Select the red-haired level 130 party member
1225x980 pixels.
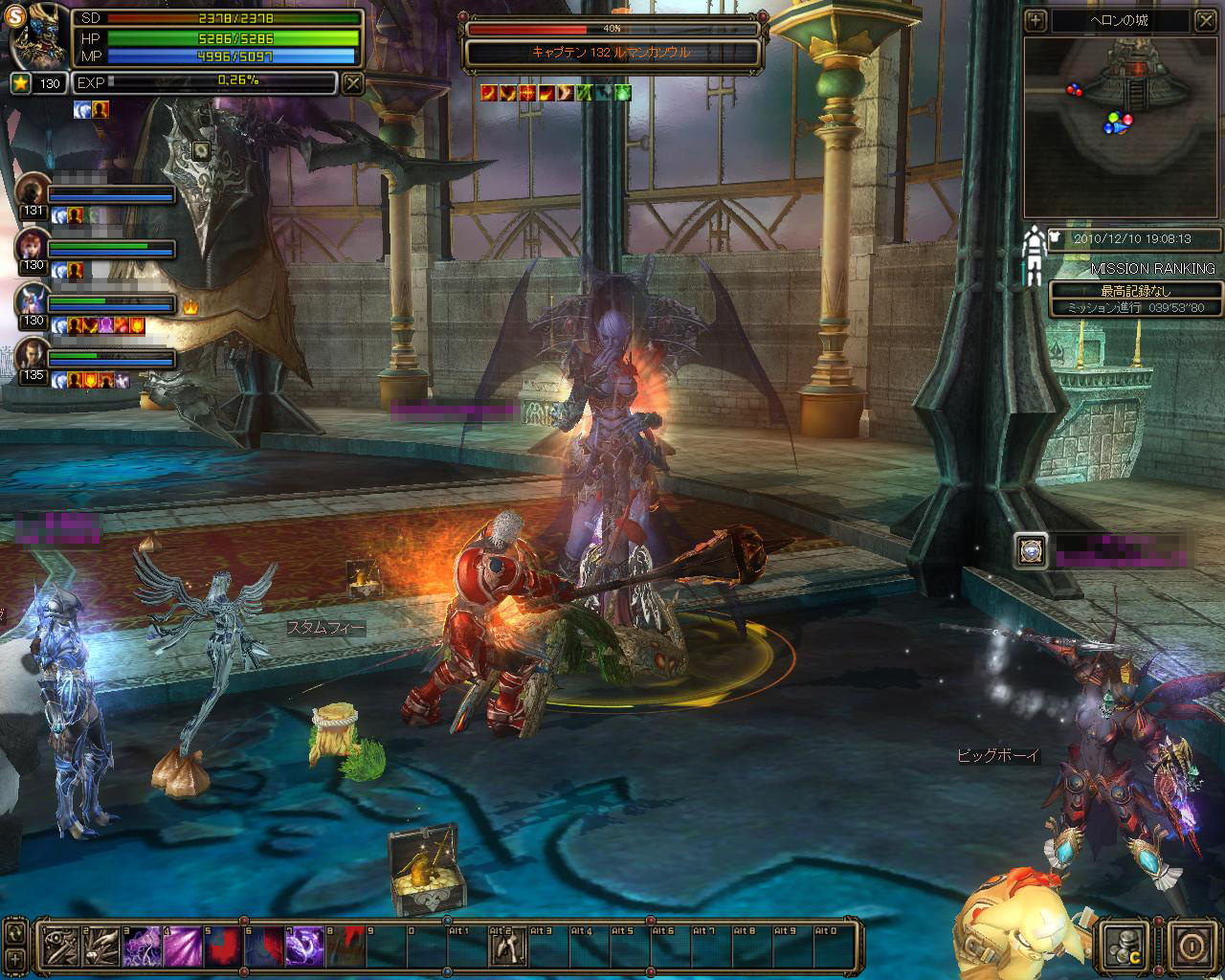pos(32,245)
